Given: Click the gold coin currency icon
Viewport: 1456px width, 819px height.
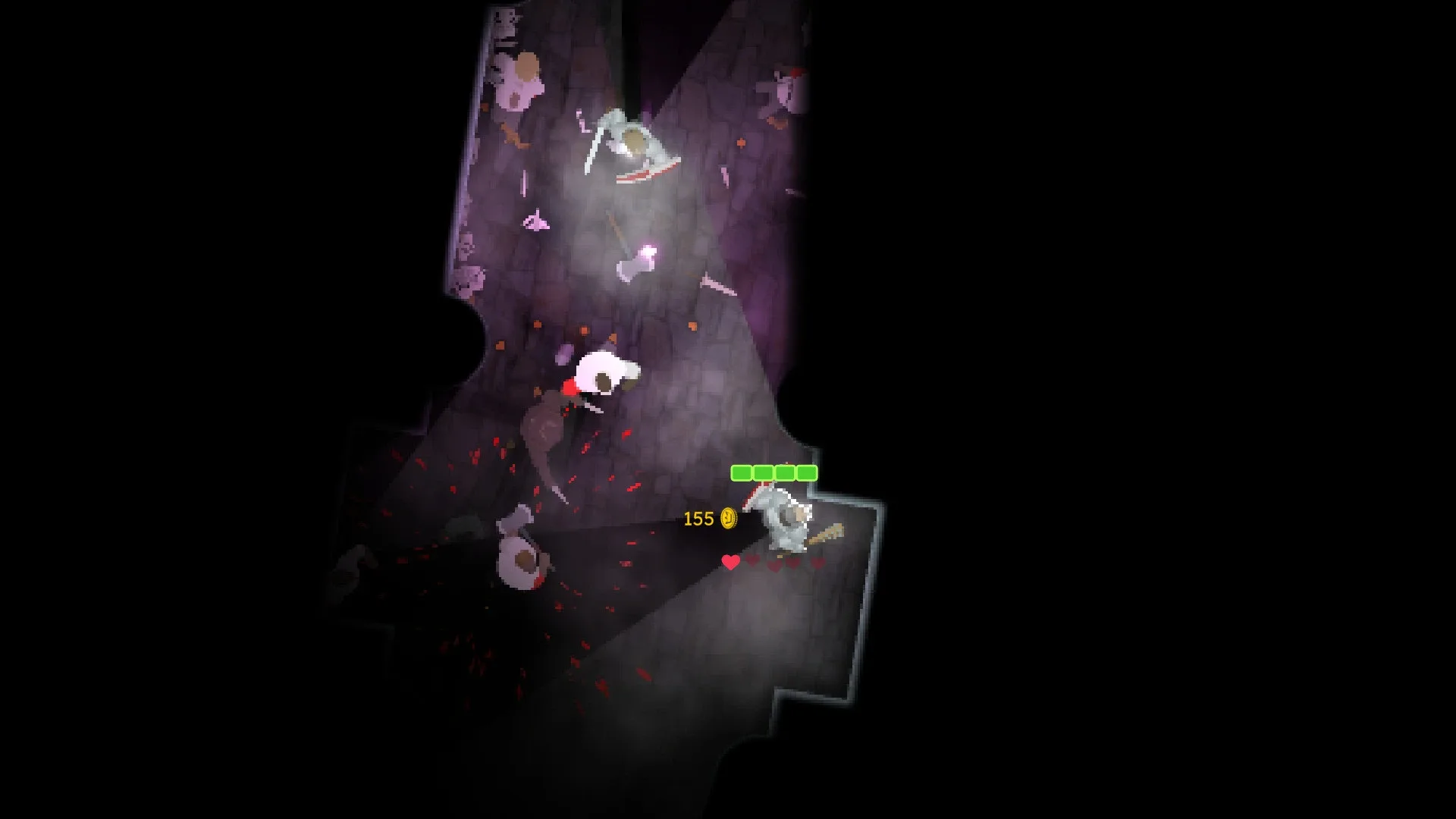Looking at the screenshot, I should pyautogui.click(x=729, y=518).
